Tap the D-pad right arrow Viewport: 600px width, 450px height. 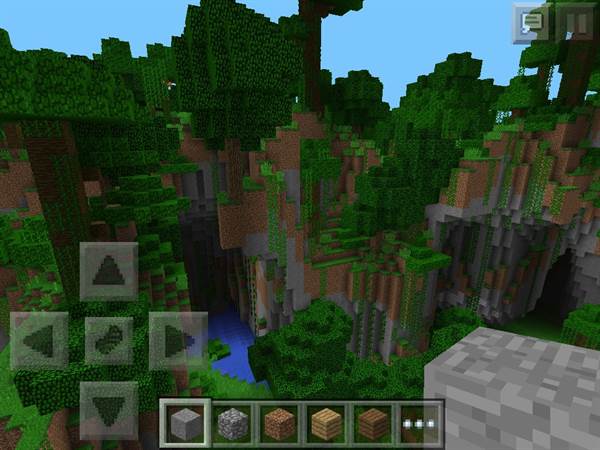(x=177, y=340)
